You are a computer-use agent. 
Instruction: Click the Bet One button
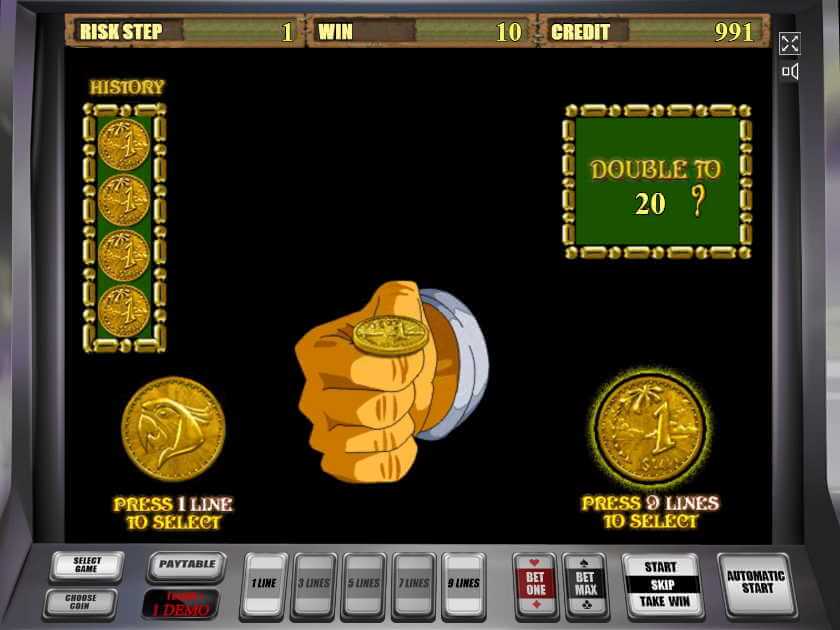(x=534, y=584)
